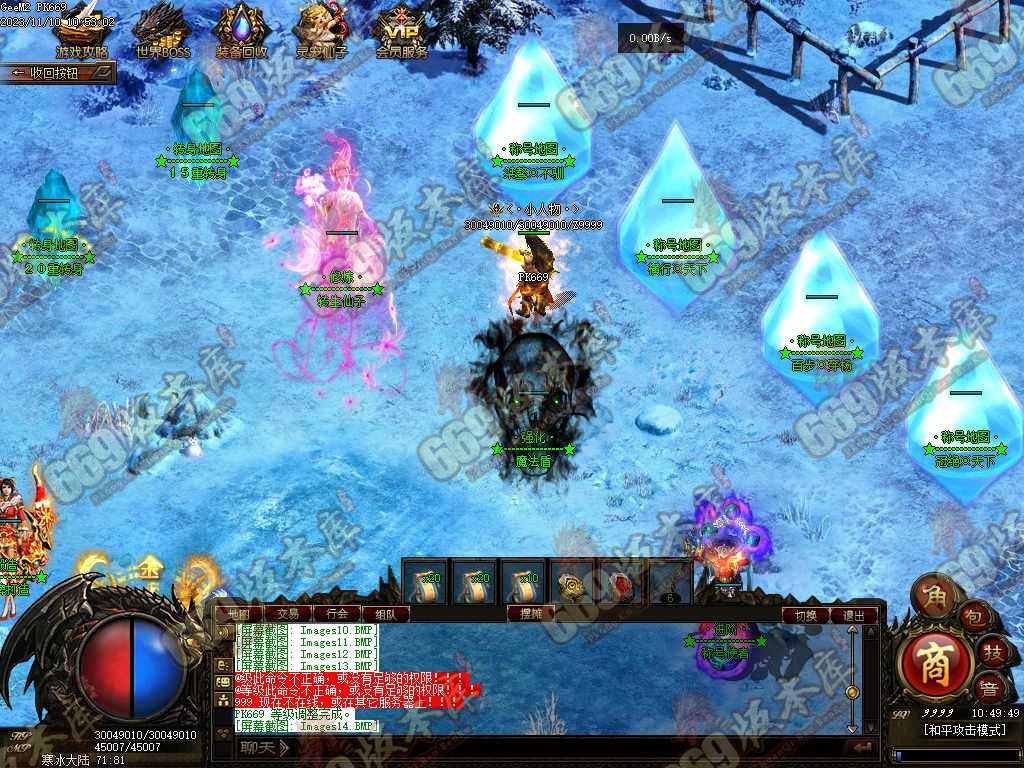Open the 游戏攻略 game guide
Viewport: 1024px width, 768px height.
tap(82, 31)
